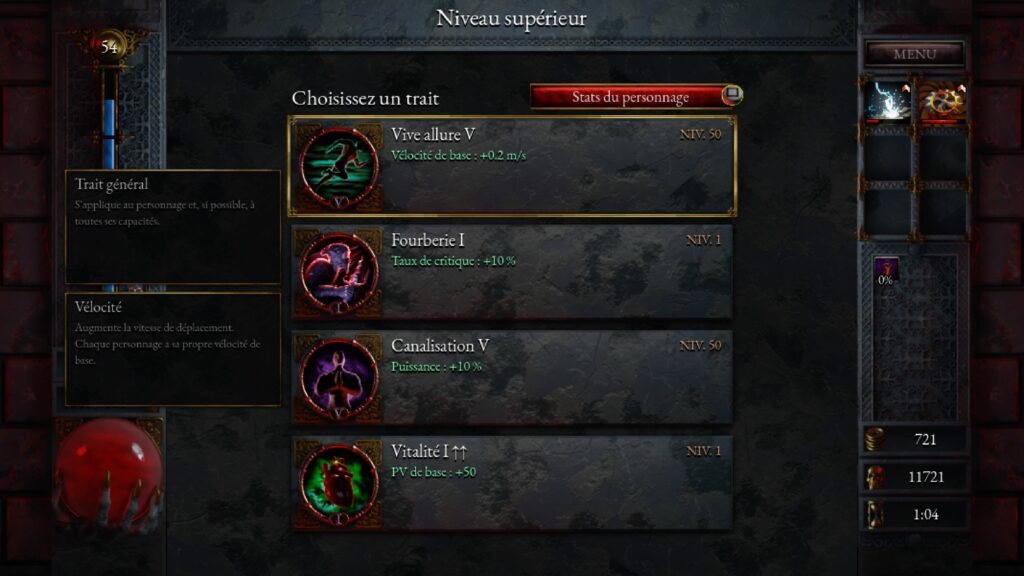Choose the Vive allure V trait
Viewport: 1024px width, 576px height.
pos(512,166)
